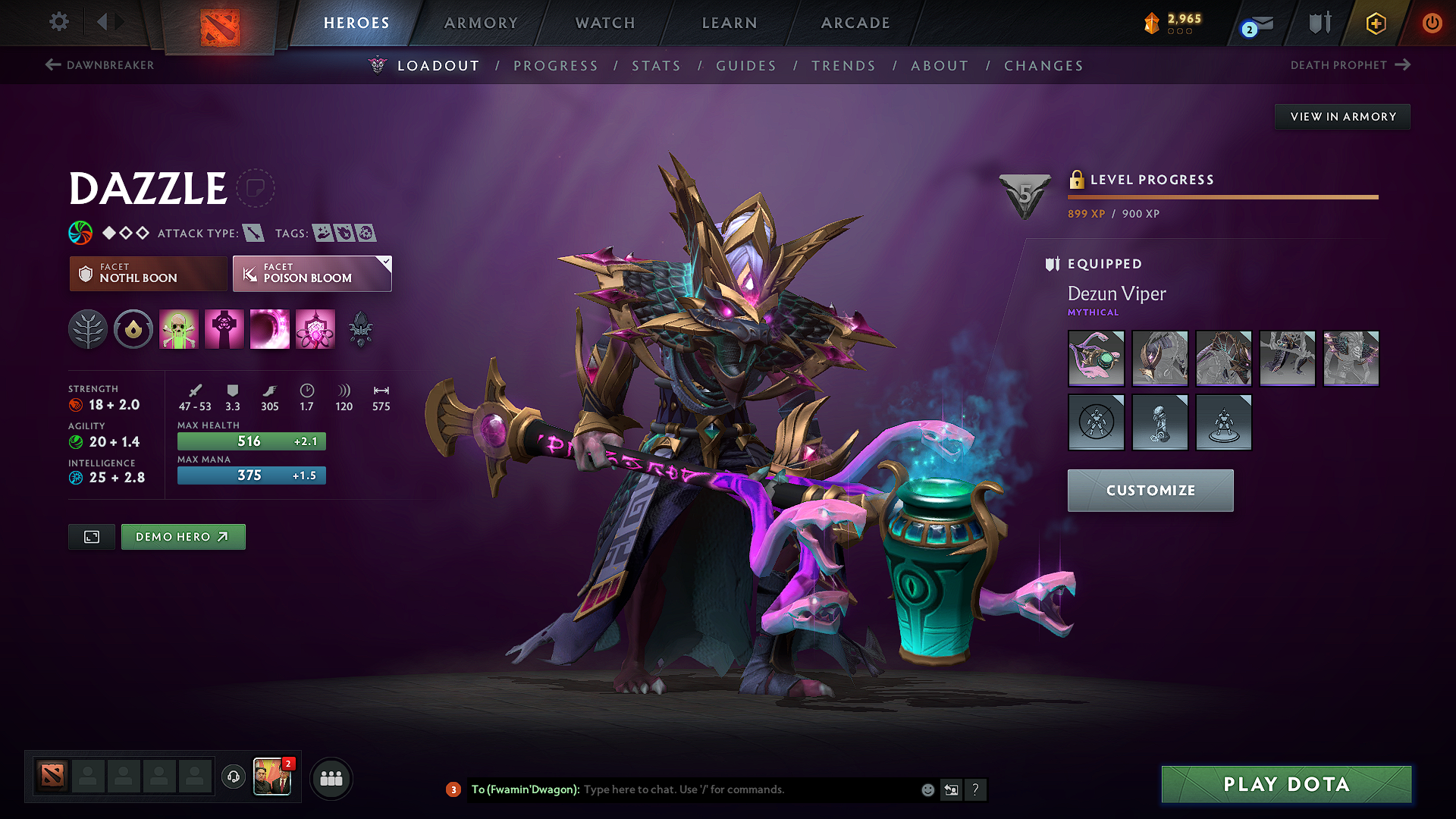This screenshot has height=819, width=1456.
Task: Select the Poison Touch ability icon
Action: (179, 329)
